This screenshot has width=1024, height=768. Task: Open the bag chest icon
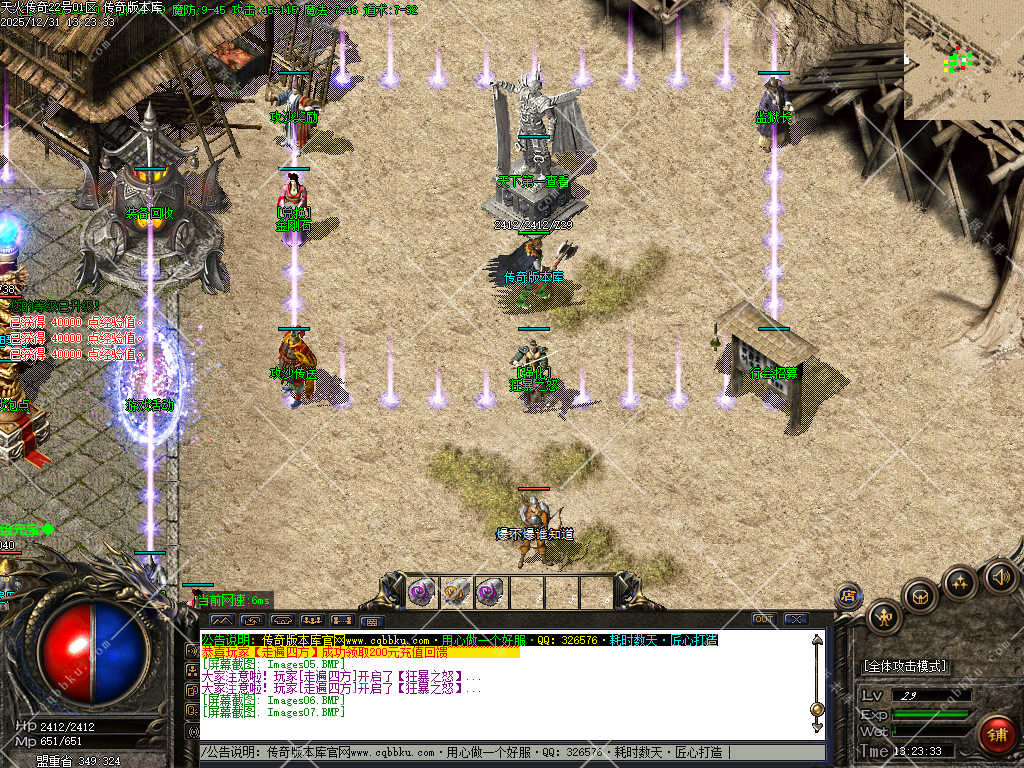(x=920, y=596)
